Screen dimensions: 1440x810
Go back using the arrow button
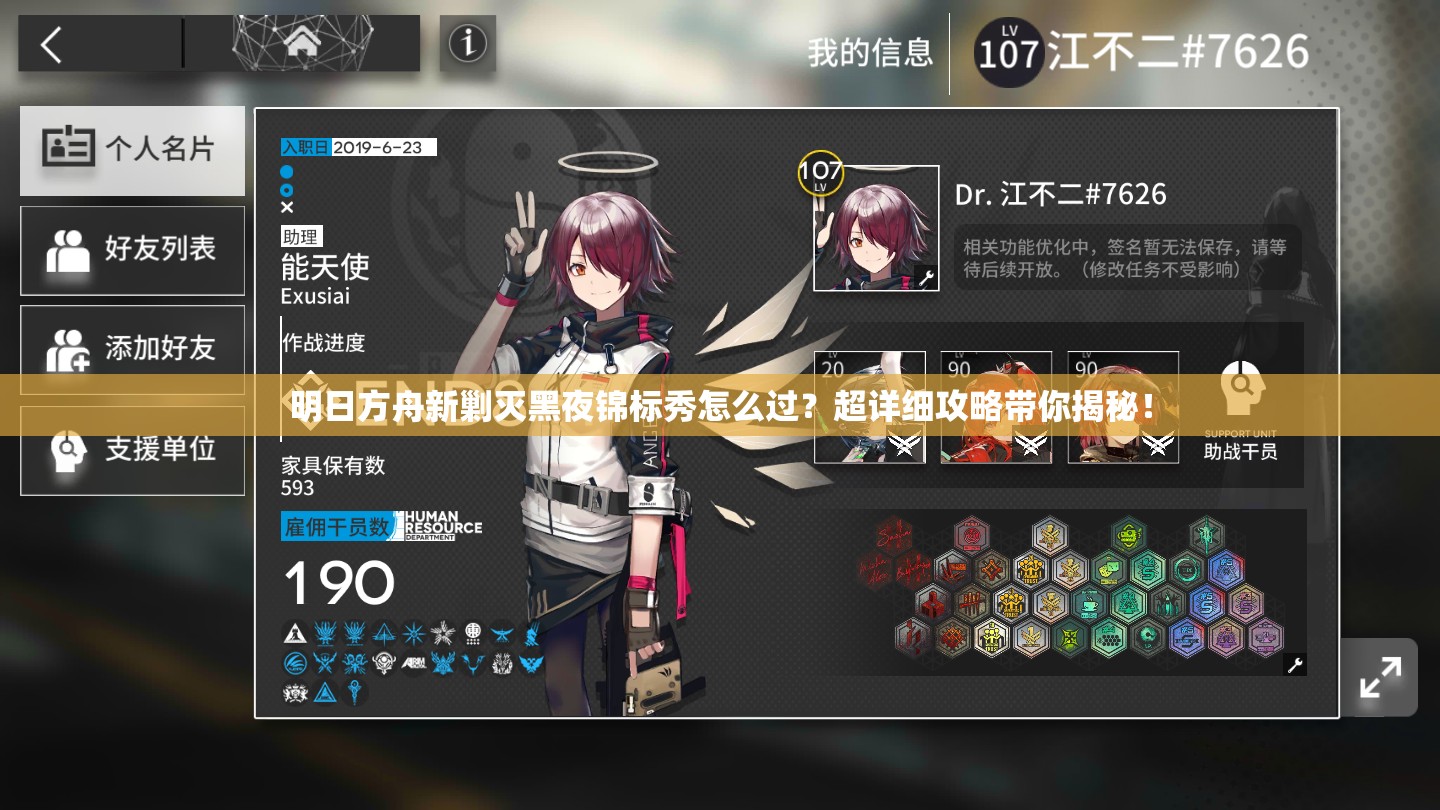click(x=52, y=45)
